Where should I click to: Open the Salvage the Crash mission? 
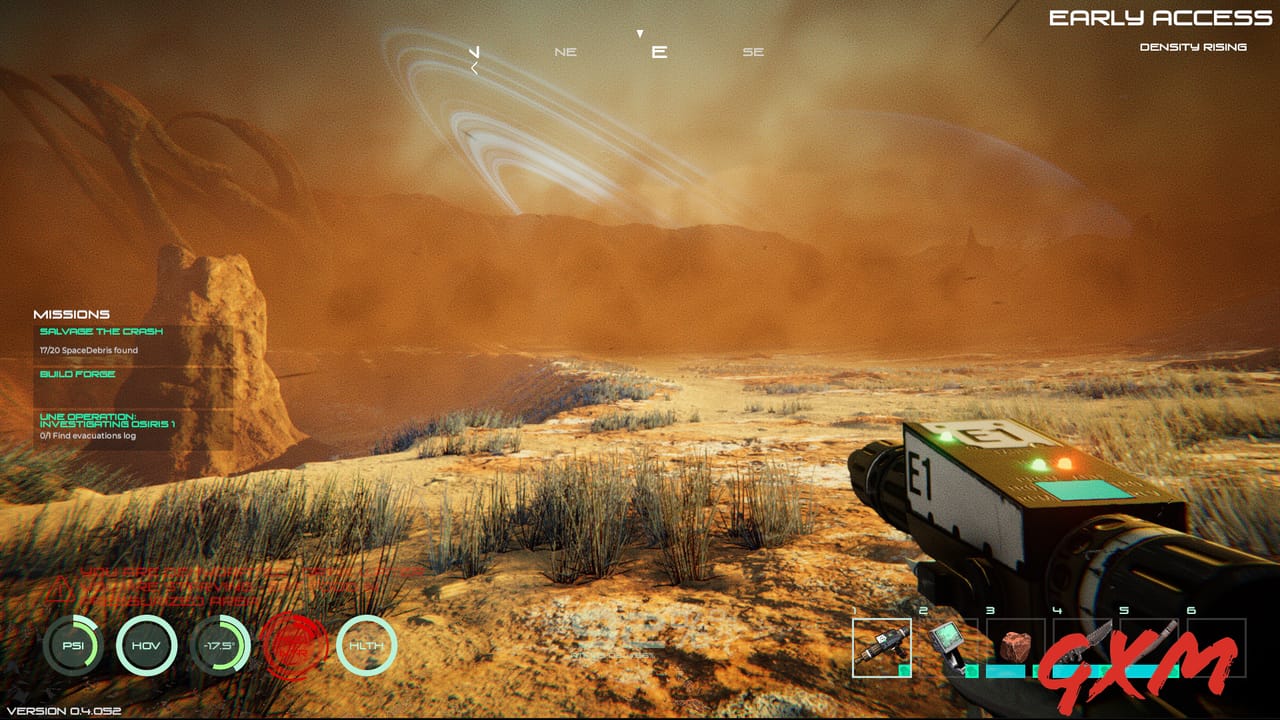(101, 332)
